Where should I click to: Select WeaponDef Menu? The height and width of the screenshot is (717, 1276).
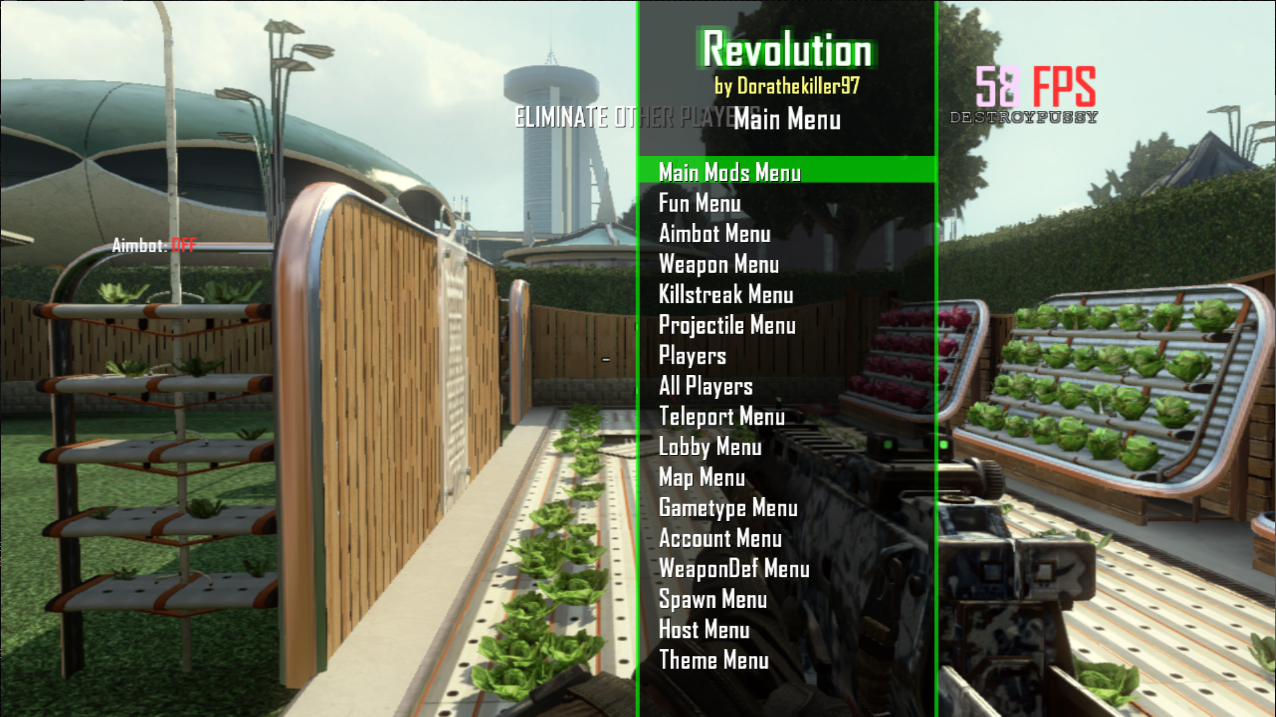click(733, 569)
